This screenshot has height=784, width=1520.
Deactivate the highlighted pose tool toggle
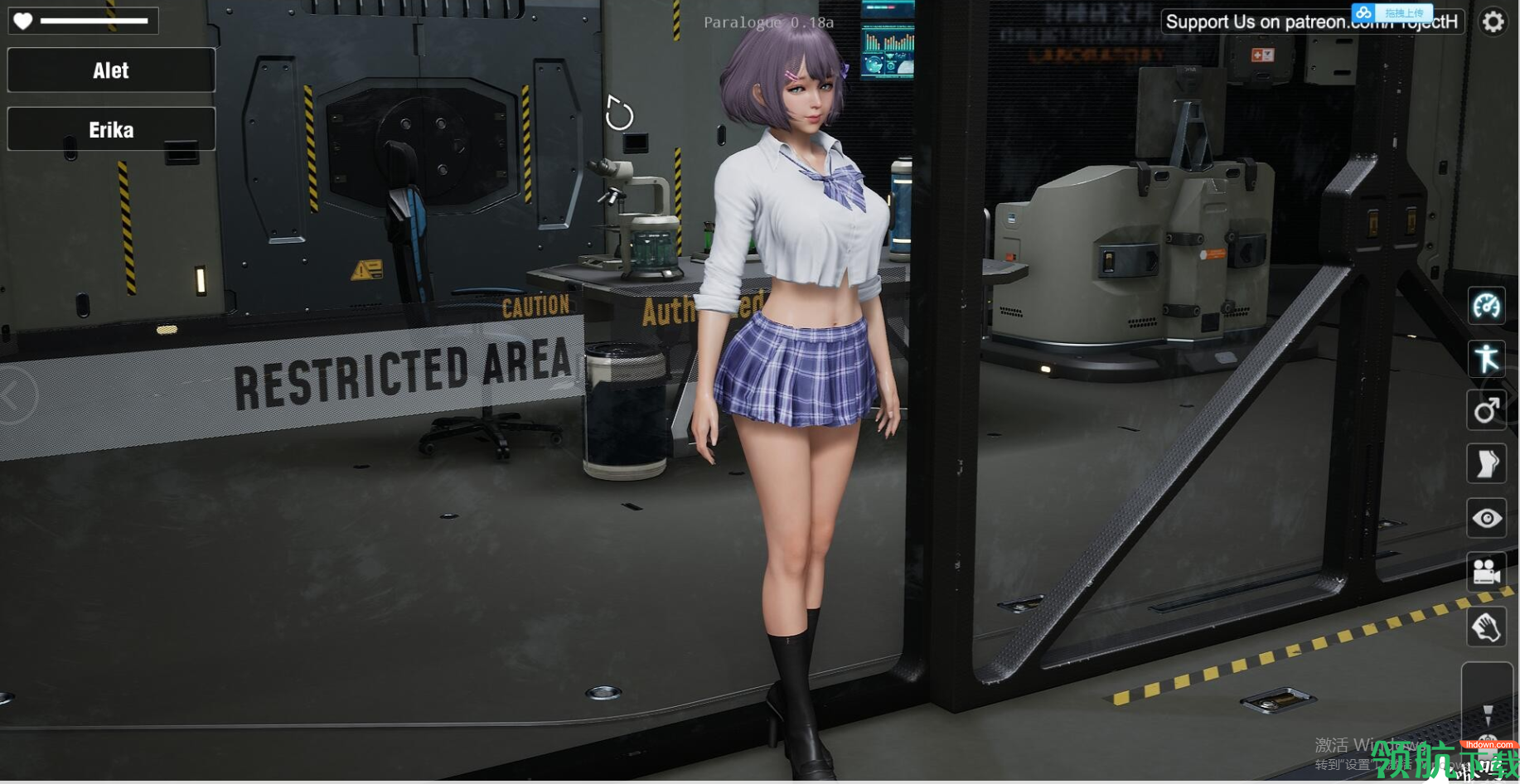1488,358
